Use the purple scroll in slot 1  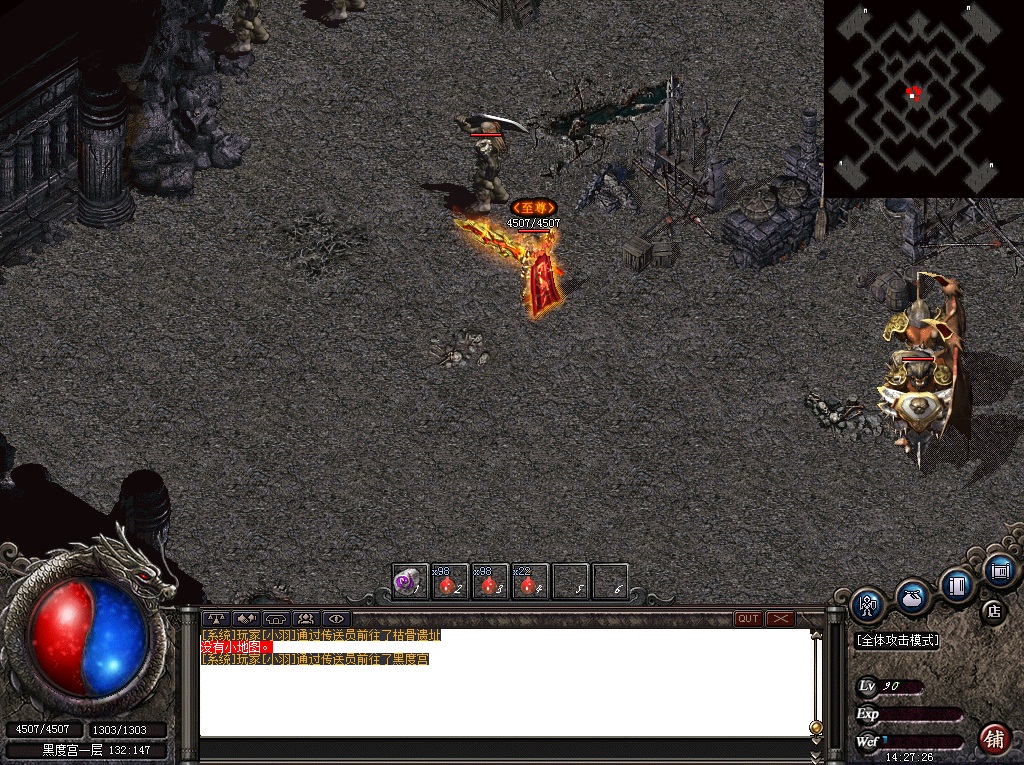(x=410, y=582)
